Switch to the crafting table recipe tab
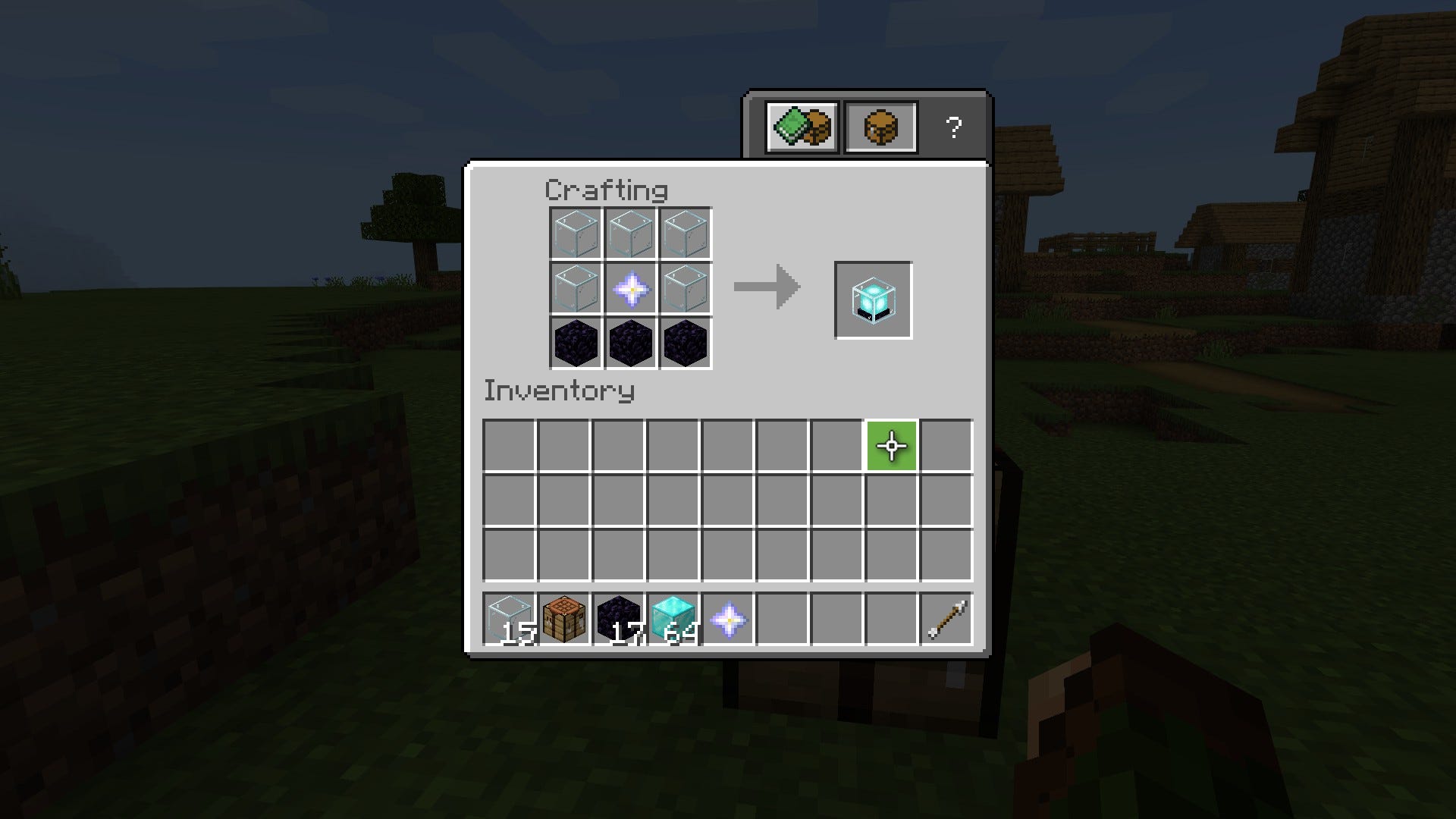Image resolution: width=1456 pixels, height=819 pixels. (880, 127)
